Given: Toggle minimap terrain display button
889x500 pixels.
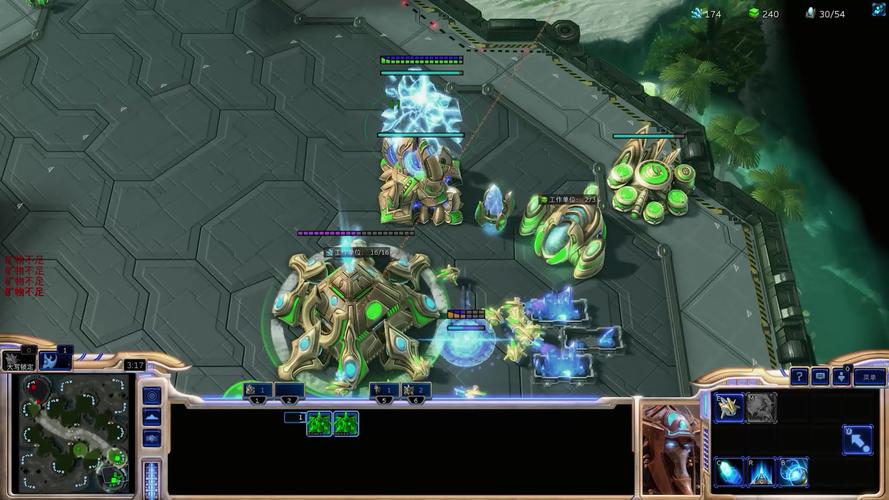Looking at the screenshot, I should (152, 417).
